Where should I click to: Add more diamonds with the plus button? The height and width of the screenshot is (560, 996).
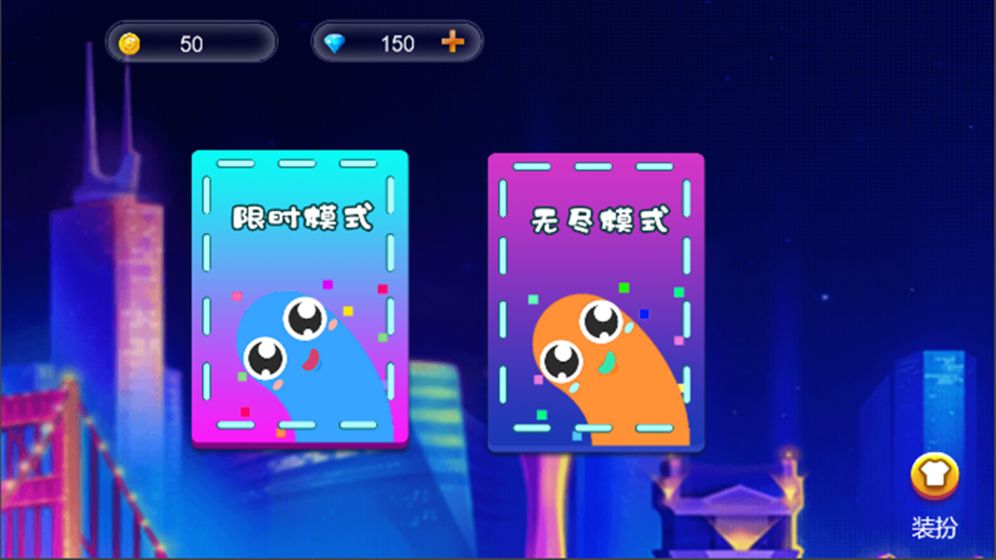(x=453, y=42)
